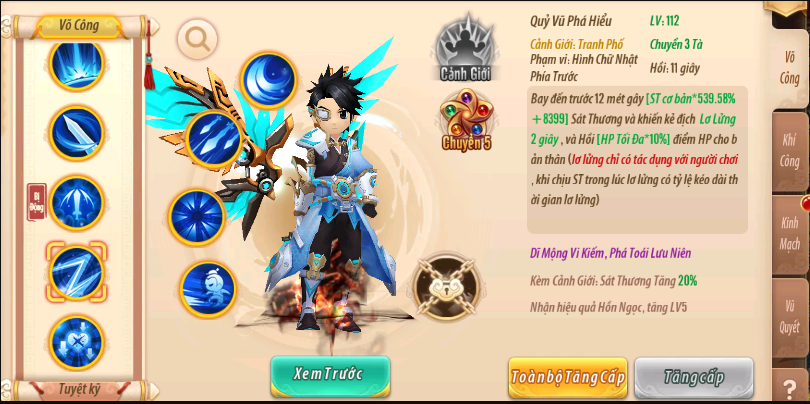Open the Khí Công tab
This screenshot has width=810, height=404.
[789, 150]
